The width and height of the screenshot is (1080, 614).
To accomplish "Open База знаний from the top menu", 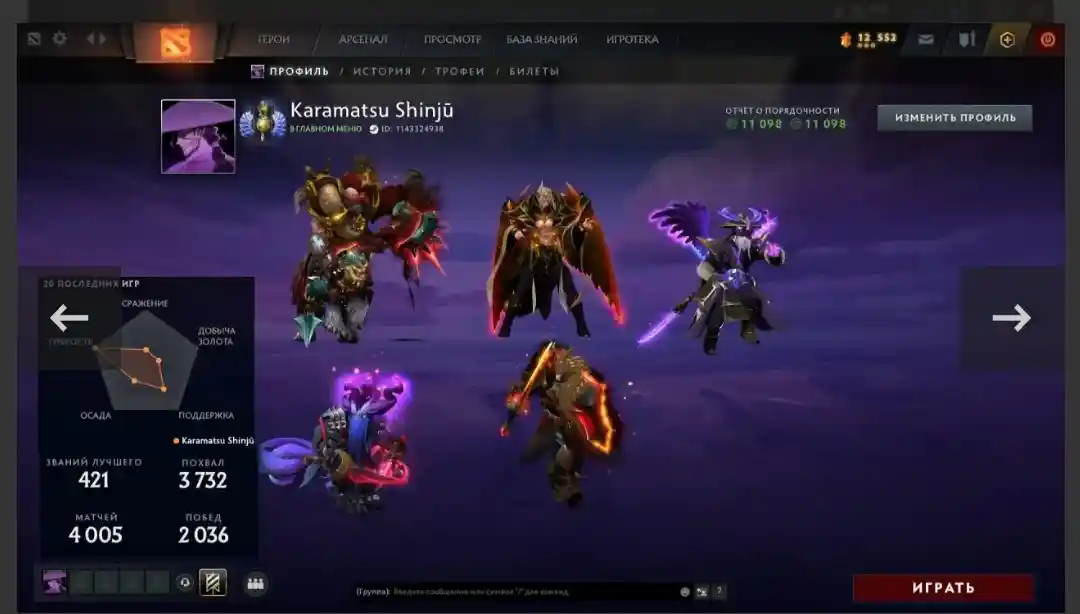I will pyautogui.click(x=542, y=40).
